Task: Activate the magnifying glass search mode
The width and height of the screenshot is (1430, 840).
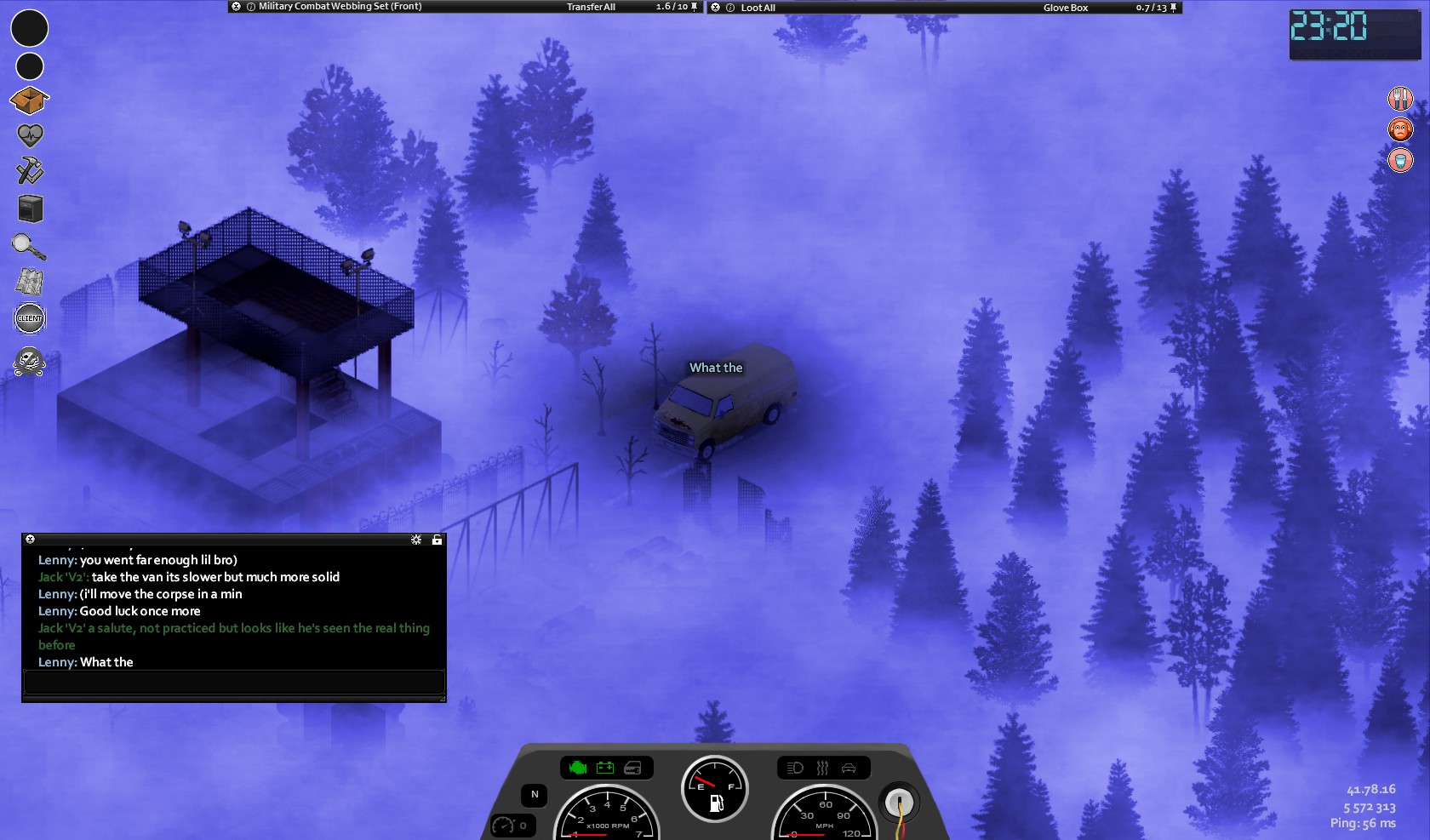Action: pyautogui.click(x=29, y=246)
